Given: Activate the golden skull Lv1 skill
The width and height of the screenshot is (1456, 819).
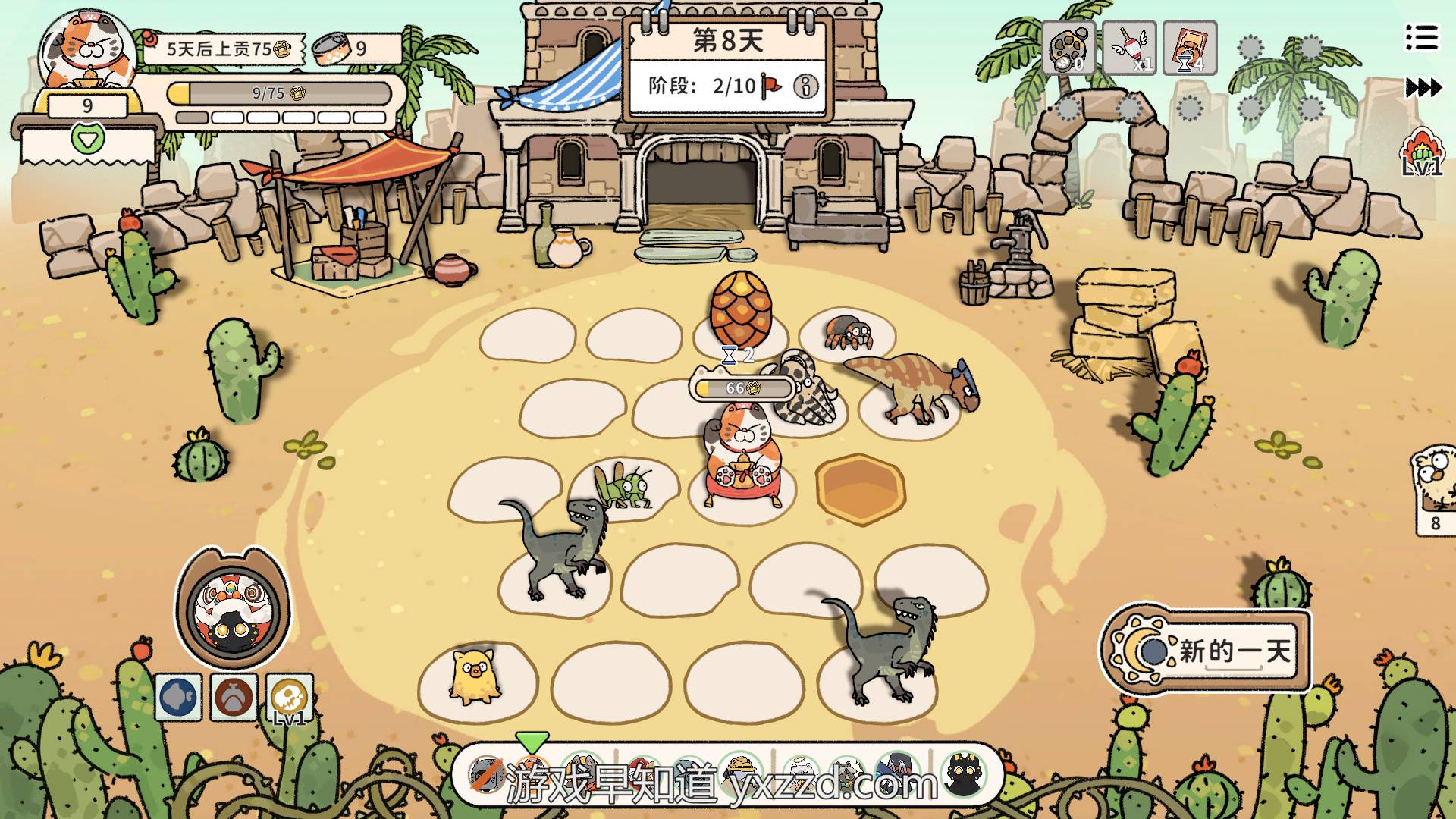Looking at the screenshot, I should (x=289, y=697).
